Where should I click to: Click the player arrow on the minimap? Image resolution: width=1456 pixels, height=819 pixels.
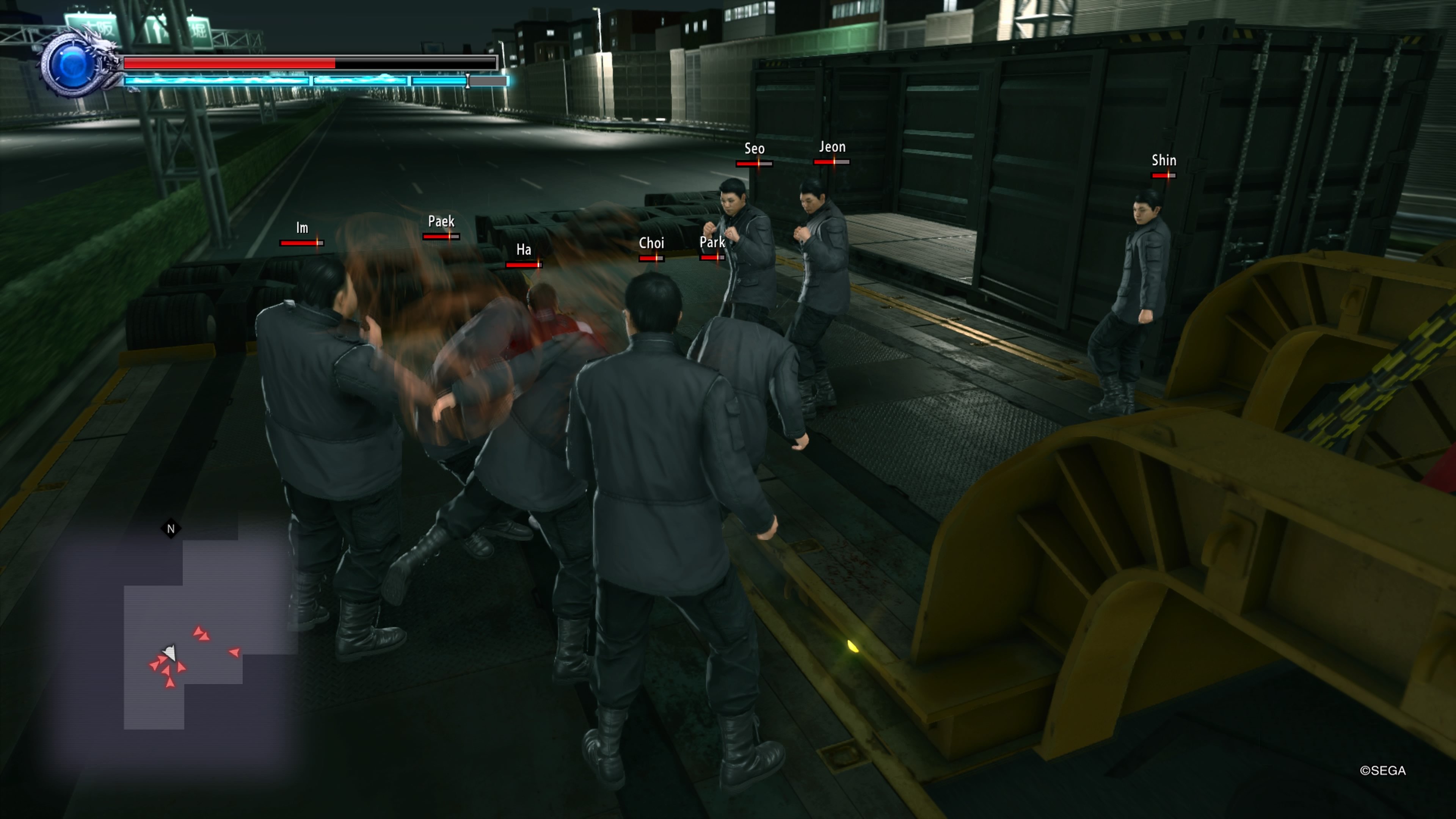click(169, 653)
